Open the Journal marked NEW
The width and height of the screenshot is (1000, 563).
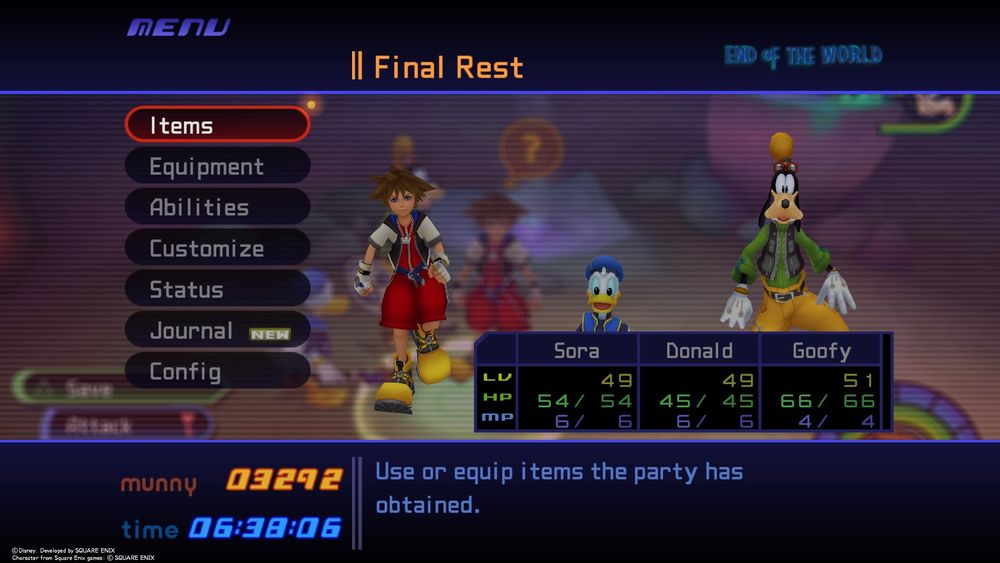click(217, 330)
